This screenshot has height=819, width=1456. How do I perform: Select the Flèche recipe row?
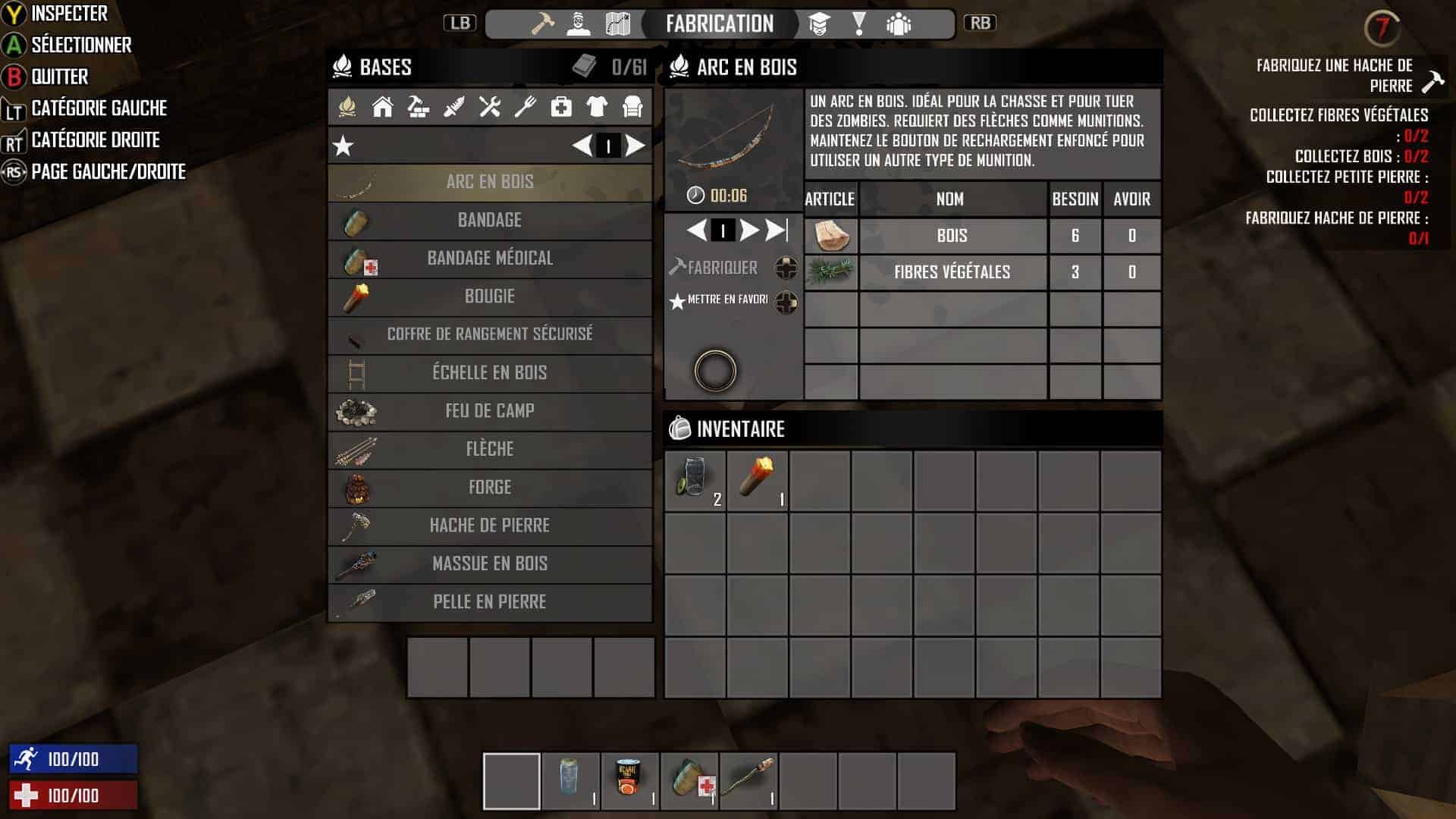[490, 449]
